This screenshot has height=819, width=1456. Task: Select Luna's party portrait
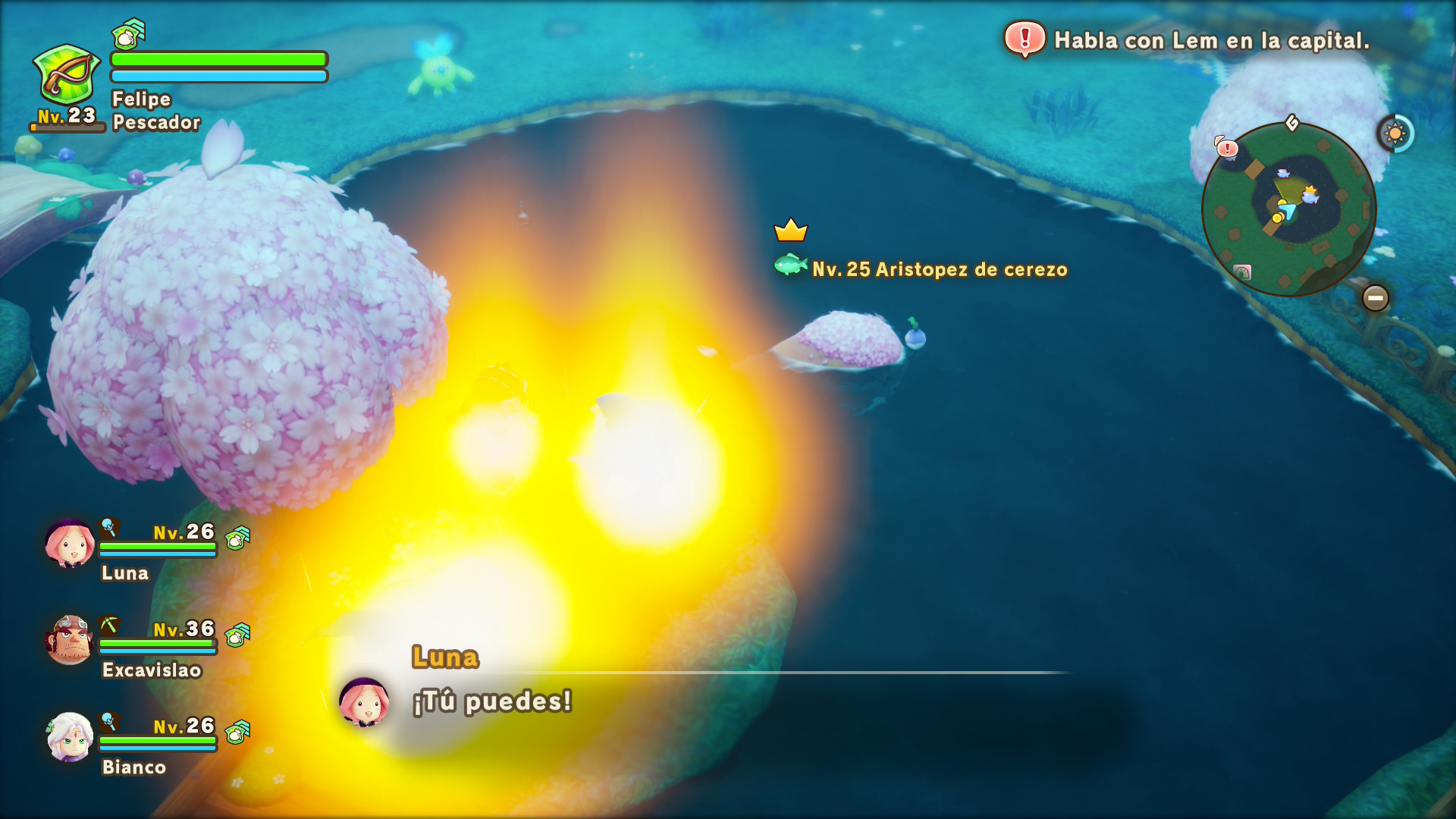pyautogui.click(x=70, y=544)
